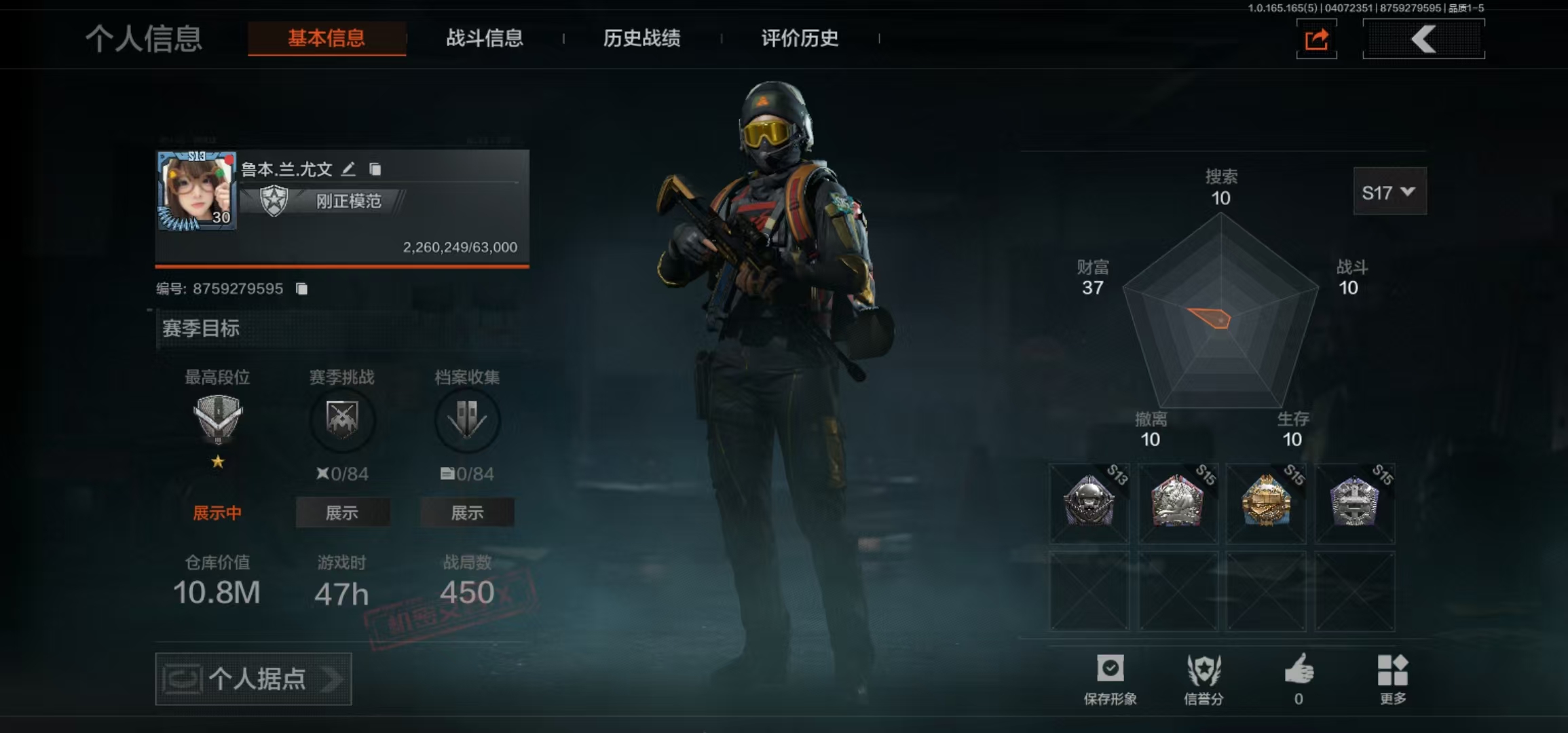Select the 评价历史 tab
1568x733 pixels.
pos(800,38)
